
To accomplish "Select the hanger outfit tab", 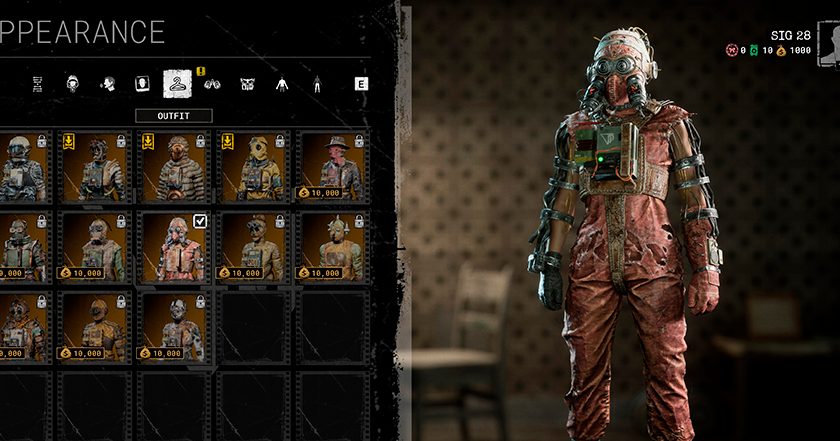I will [177, 84].
